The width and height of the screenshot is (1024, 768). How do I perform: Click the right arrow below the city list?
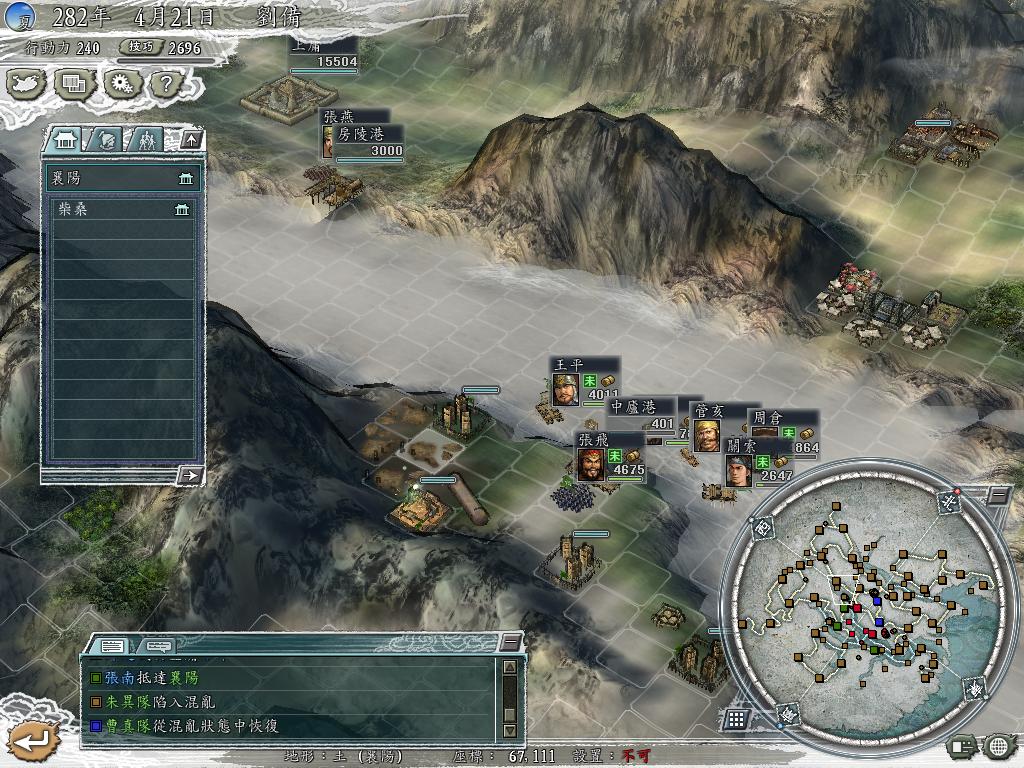(190, 476)
